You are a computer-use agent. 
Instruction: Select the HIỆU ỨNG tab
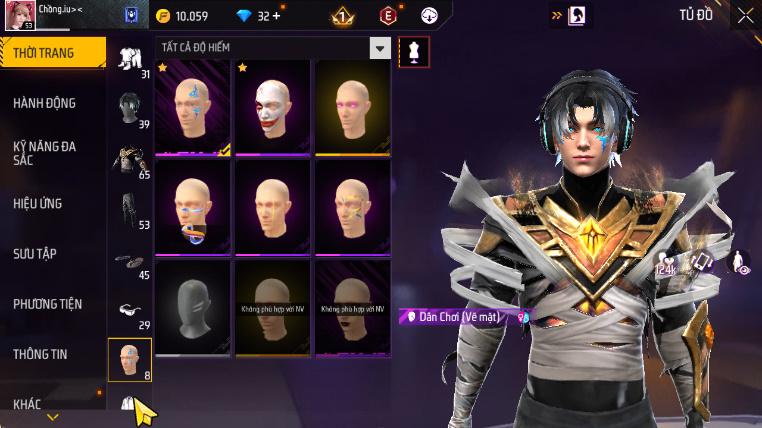(x=38, y=203)
